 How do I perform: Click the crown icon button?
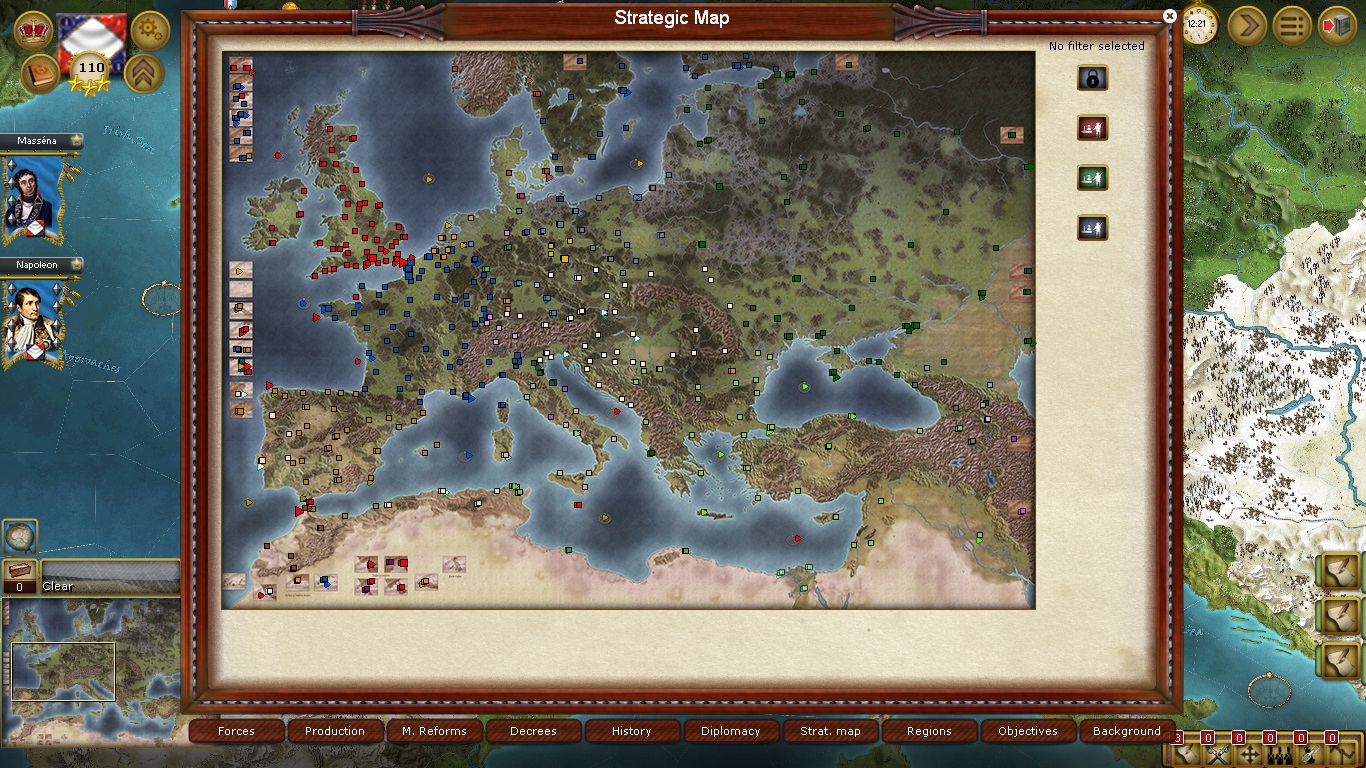pyautogui.click(x=35, y=29)
